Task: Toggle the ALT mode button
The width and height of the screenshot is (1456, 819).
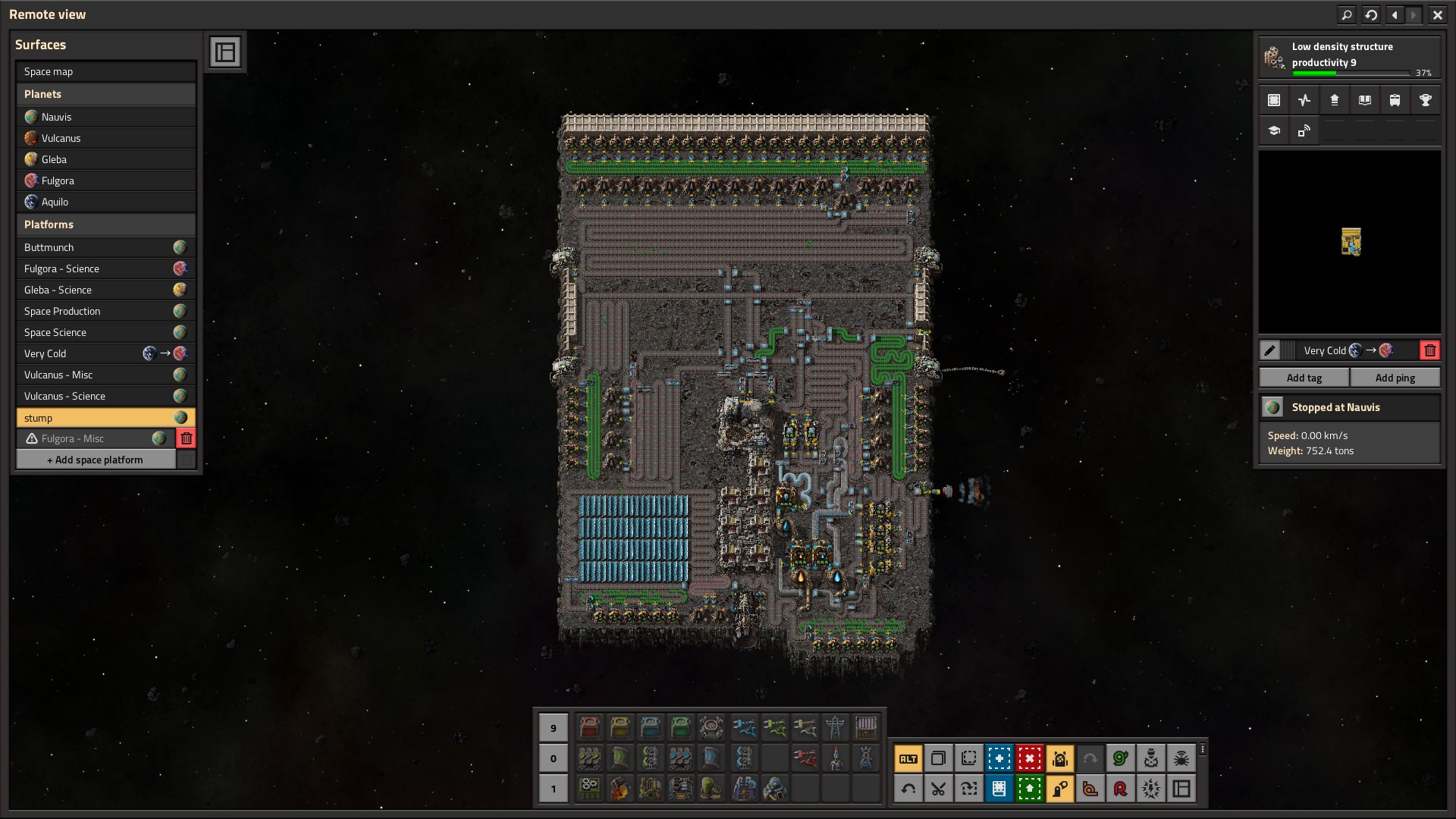Action: [908, 758]
